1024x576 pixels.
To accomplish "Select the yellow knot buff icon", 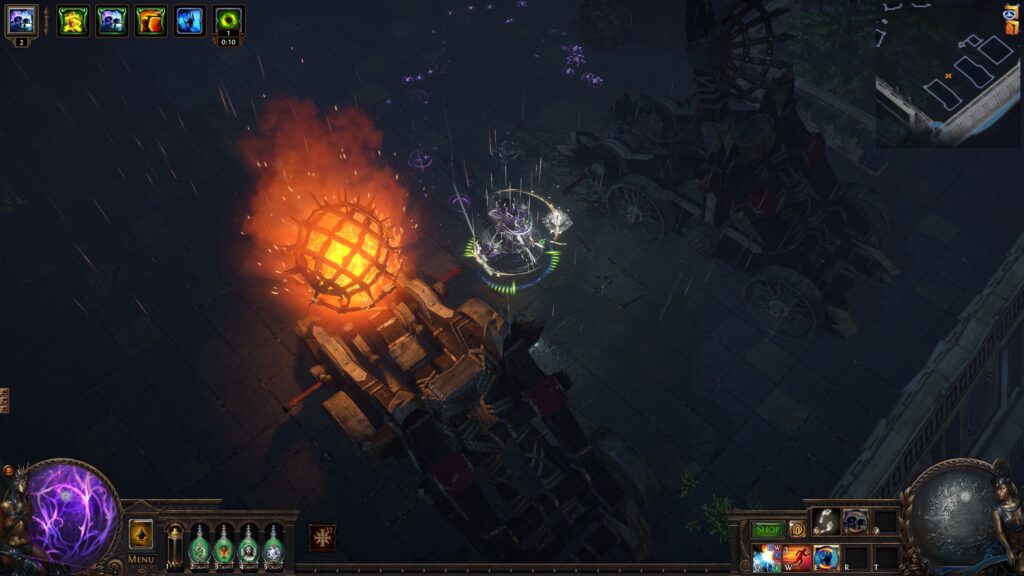I will 73,20.
